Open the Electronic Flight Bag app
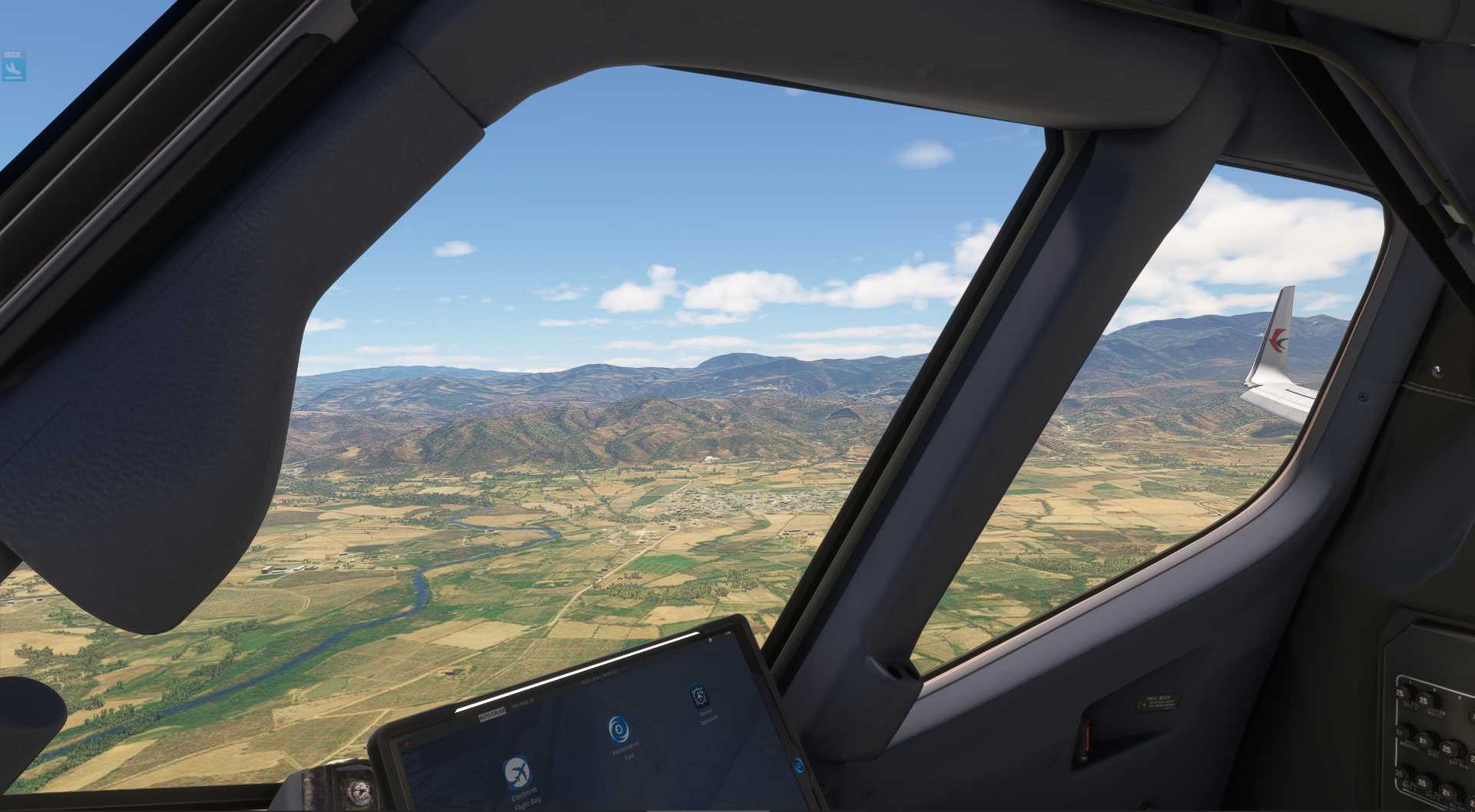 point(516,773)
